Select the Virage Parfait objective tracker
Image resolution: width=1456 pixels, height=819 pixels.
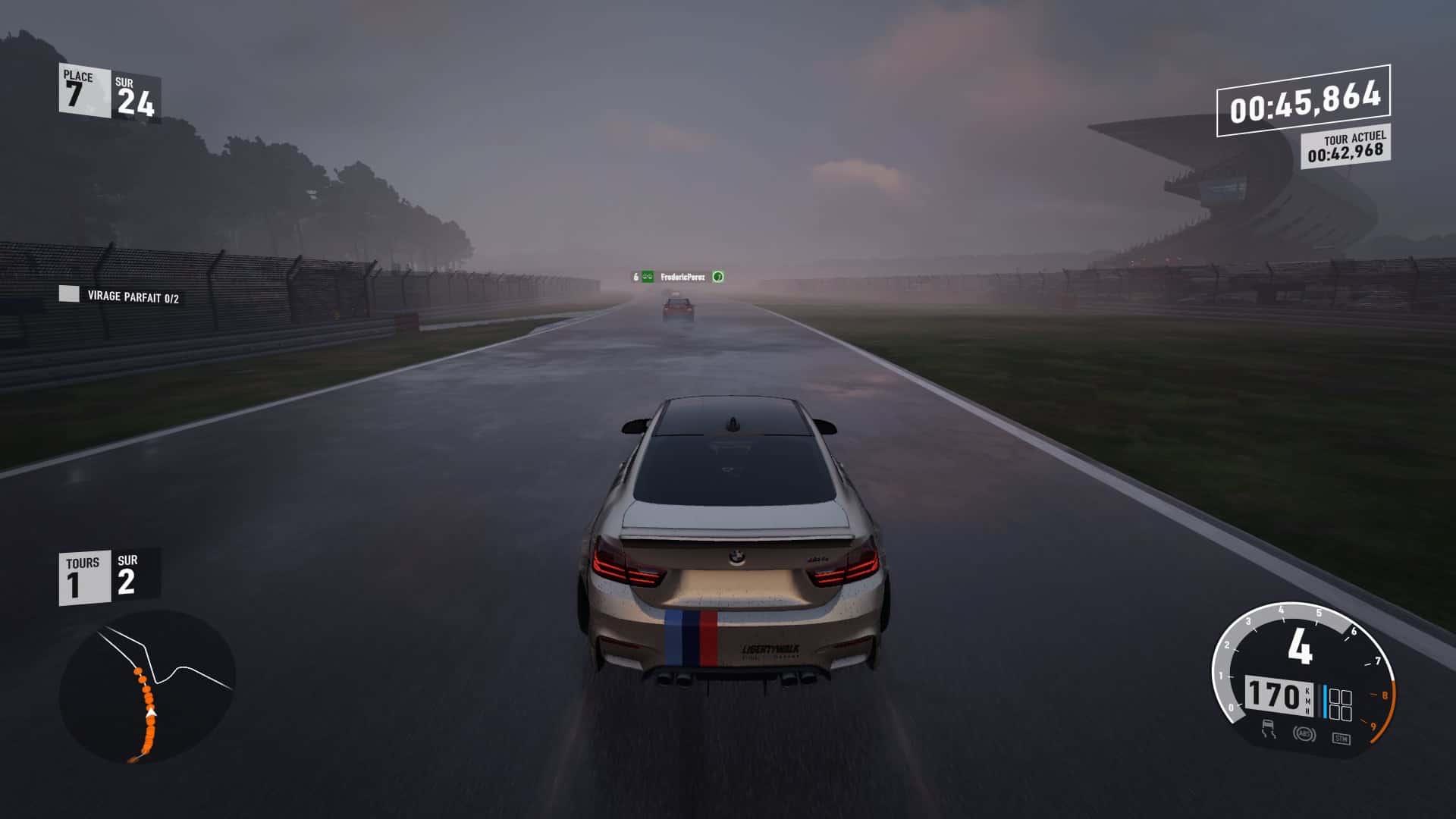121,296
